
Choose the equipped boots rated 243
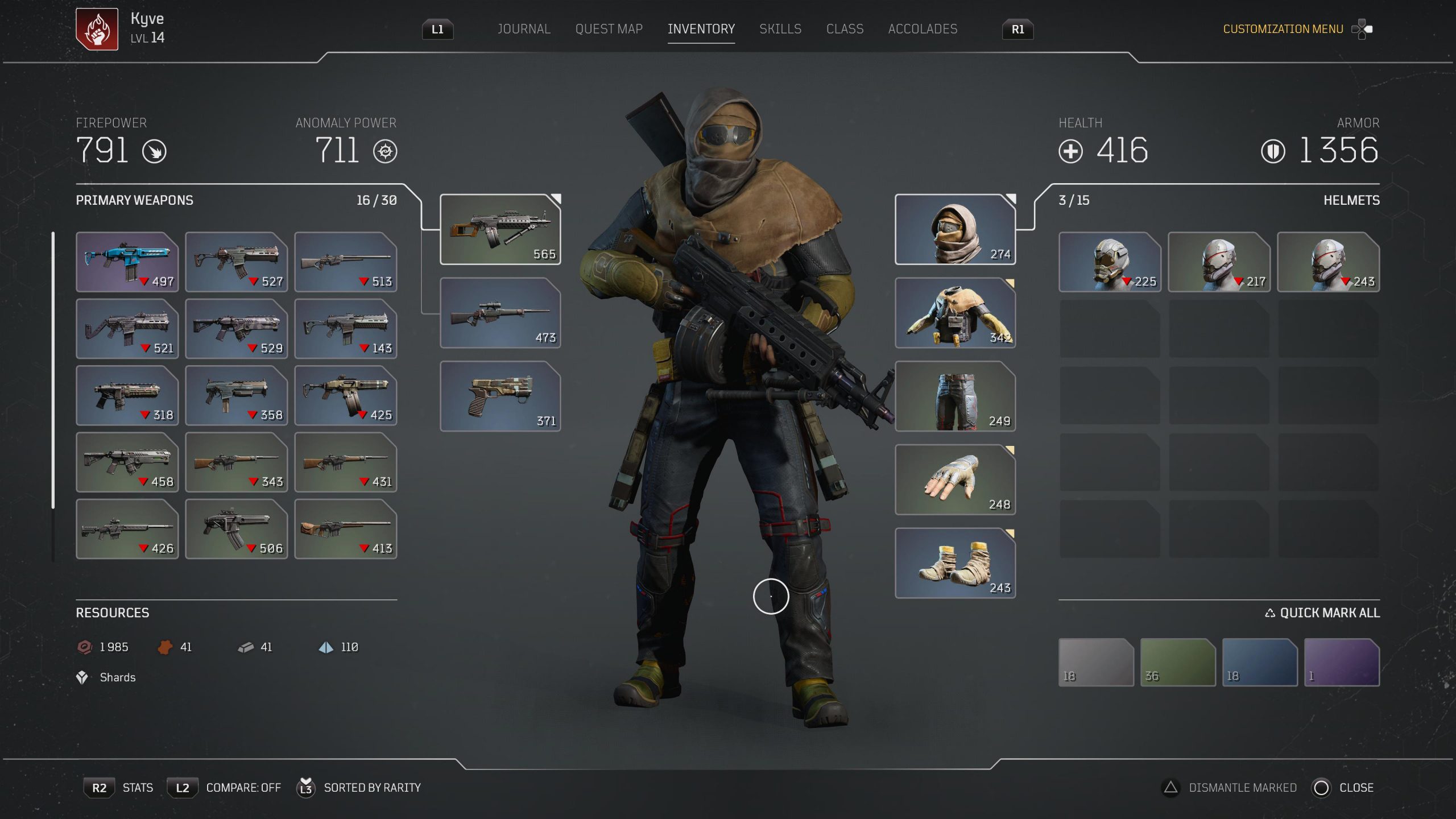955,563
